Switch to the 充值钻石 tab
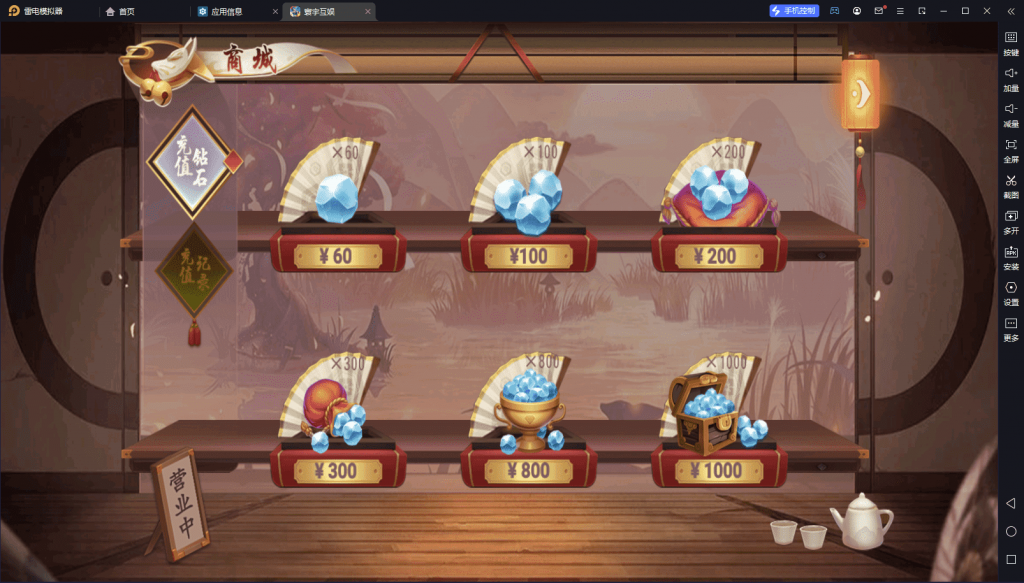 pyautogui.click(x=191, y=162)
